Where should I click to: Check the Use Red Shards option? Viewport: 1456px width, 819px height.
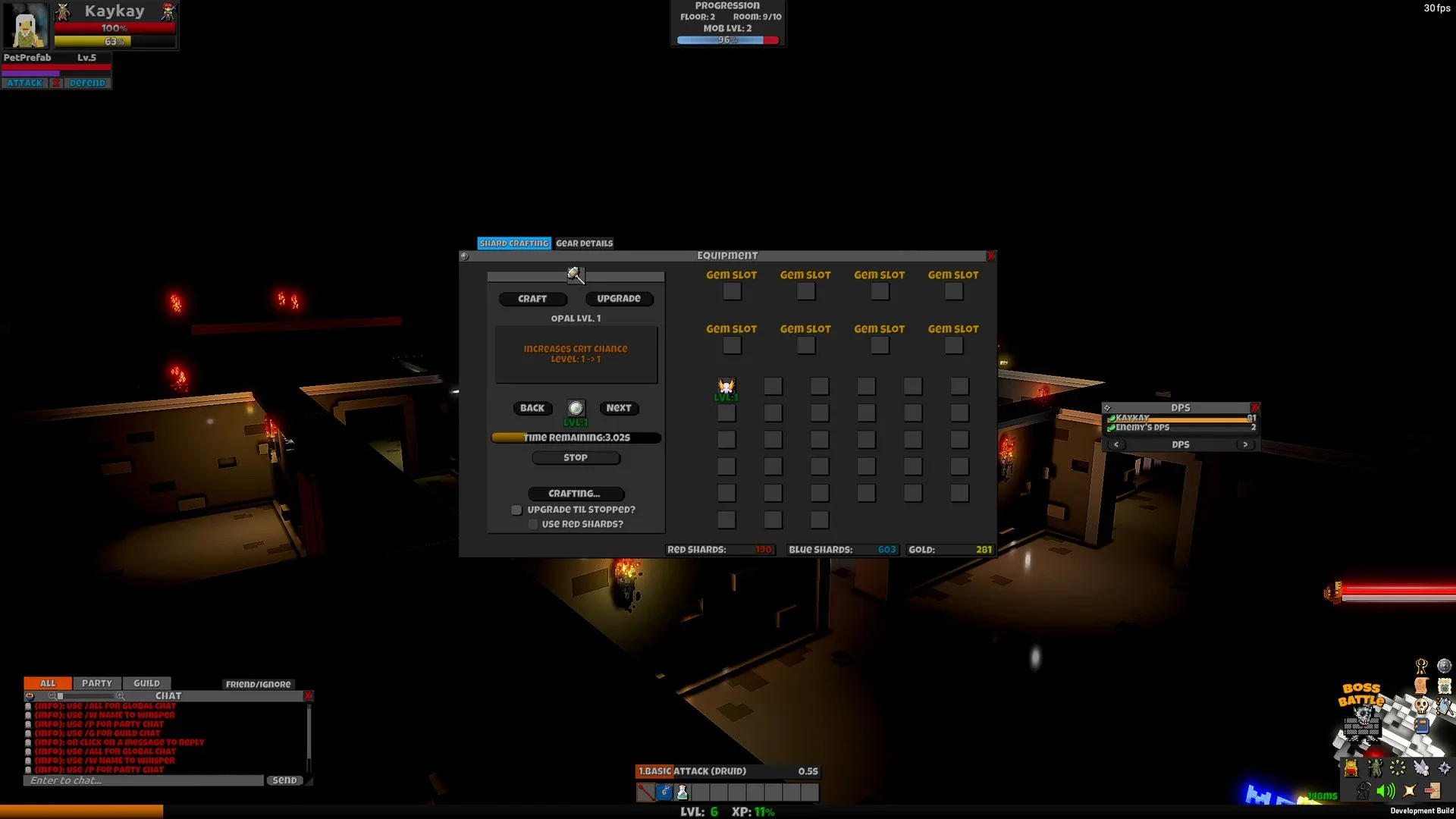pyautogui.click(x=533, y=524)
